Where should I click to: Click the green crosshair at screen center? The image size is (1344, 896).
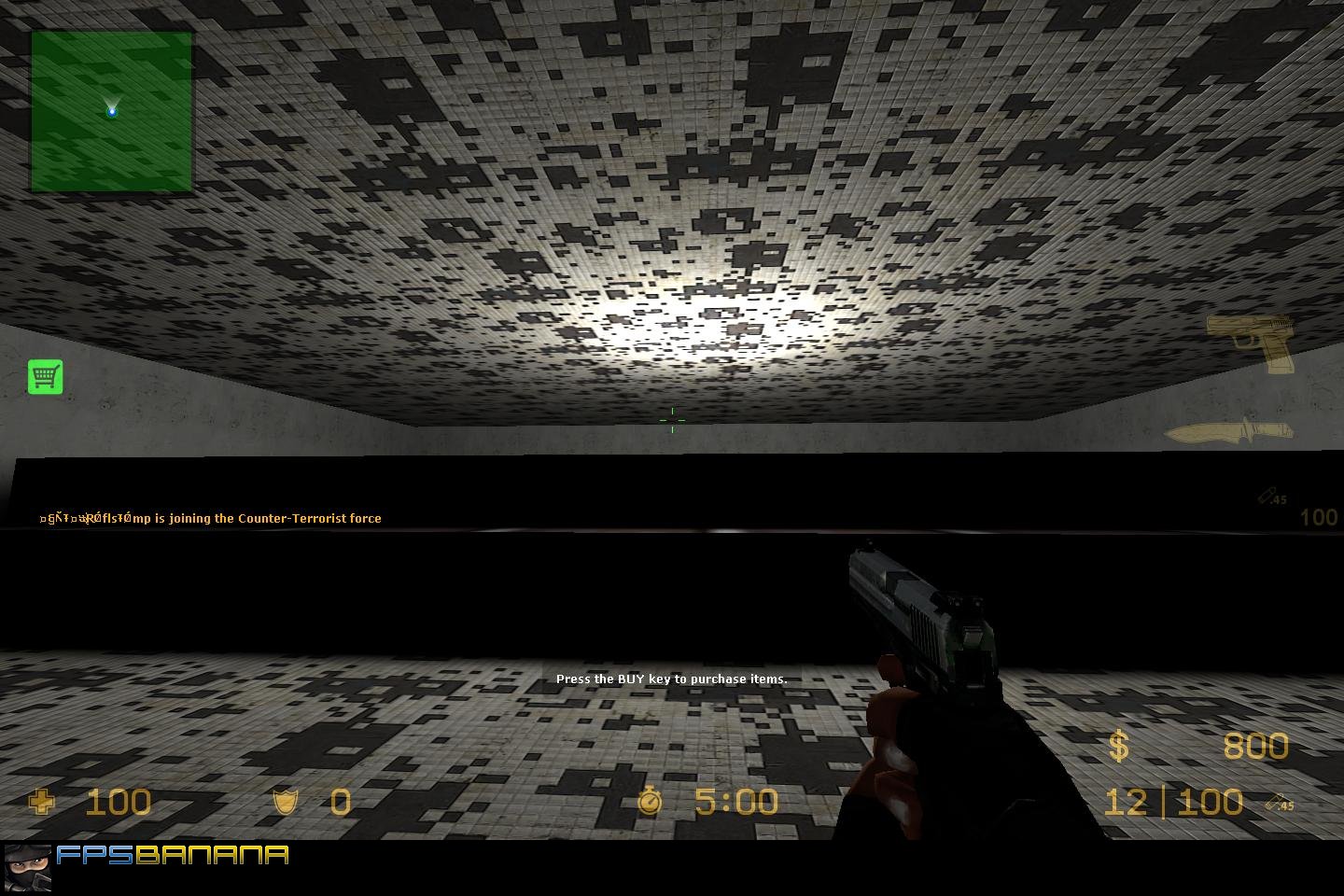pyautogui.click(x=673, y=420)
